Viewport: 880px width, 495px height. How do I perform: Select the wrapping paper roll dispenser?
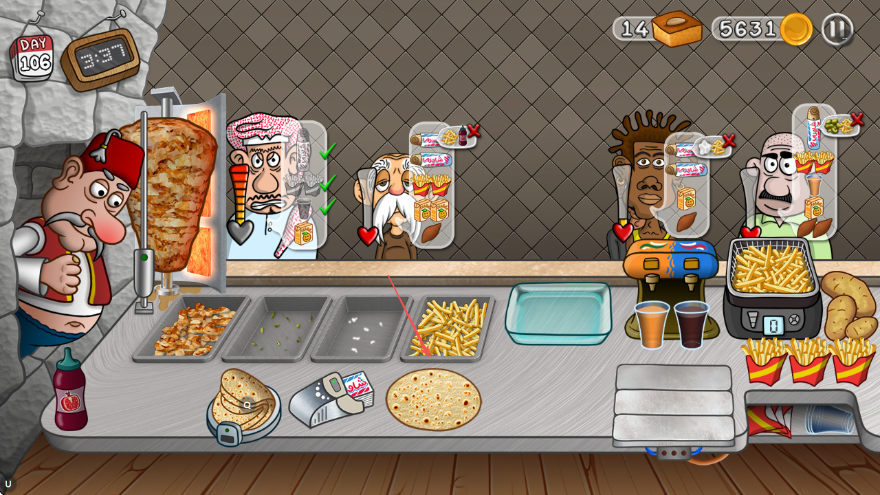328,398
